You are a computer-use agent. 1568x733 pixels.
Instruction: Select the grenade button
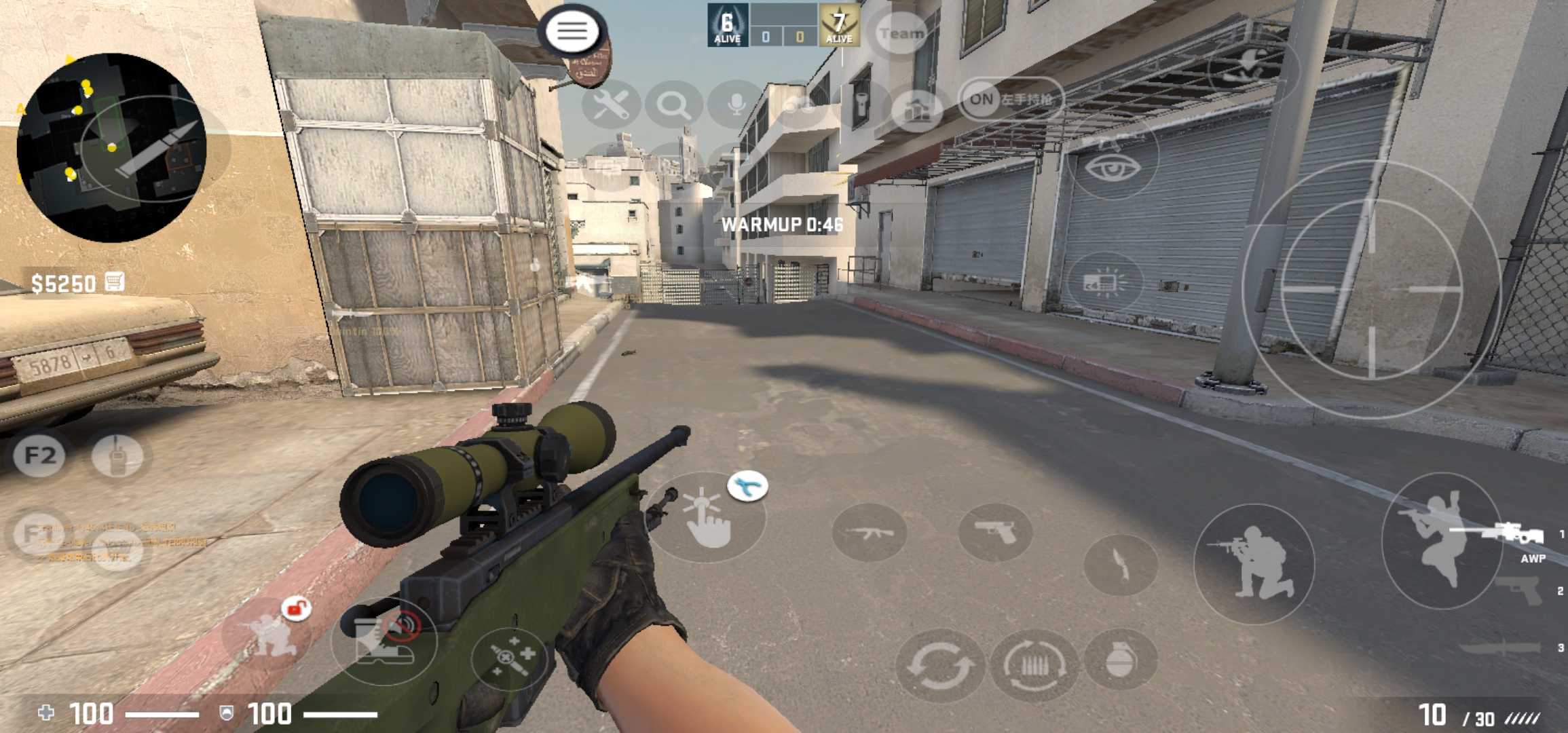coord(1120,658)
